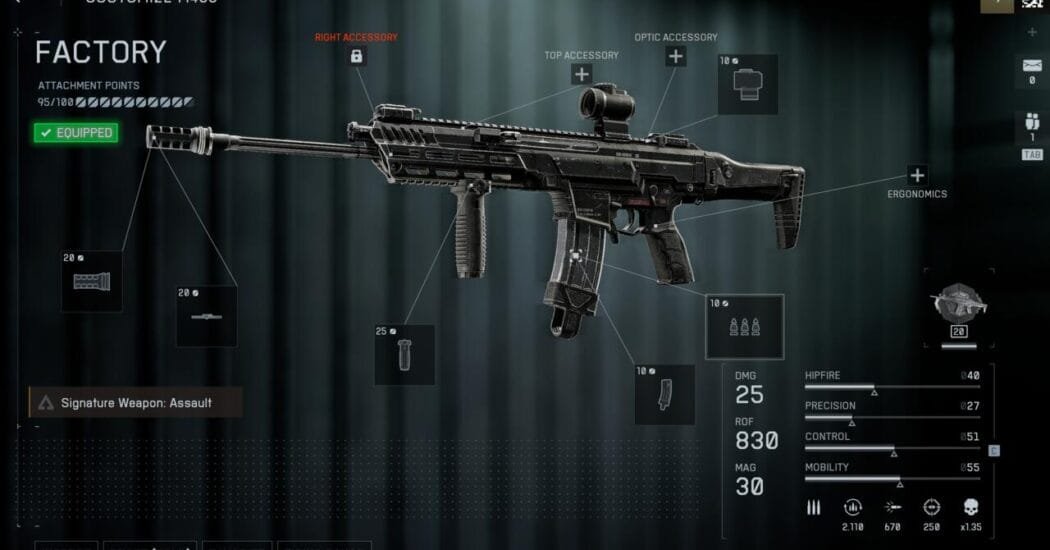Image resolution: width=1050 pixels, height=550 pixels.
Task: Choose the vertical foregrip slot
Action: point(404,354)
